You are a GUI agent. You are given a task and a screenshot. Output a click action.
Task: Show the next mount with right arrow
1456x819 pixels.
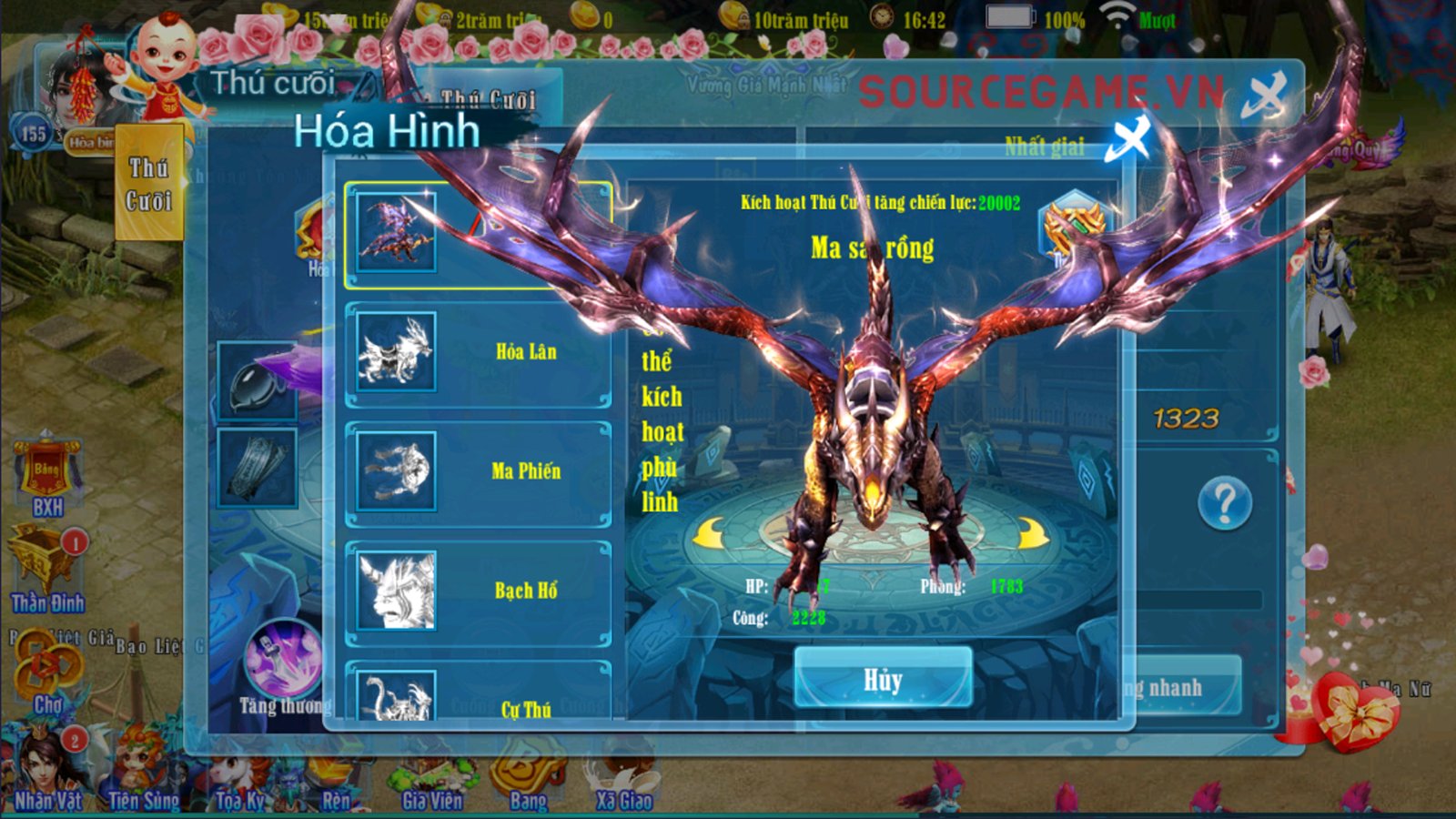(1032, 534)
